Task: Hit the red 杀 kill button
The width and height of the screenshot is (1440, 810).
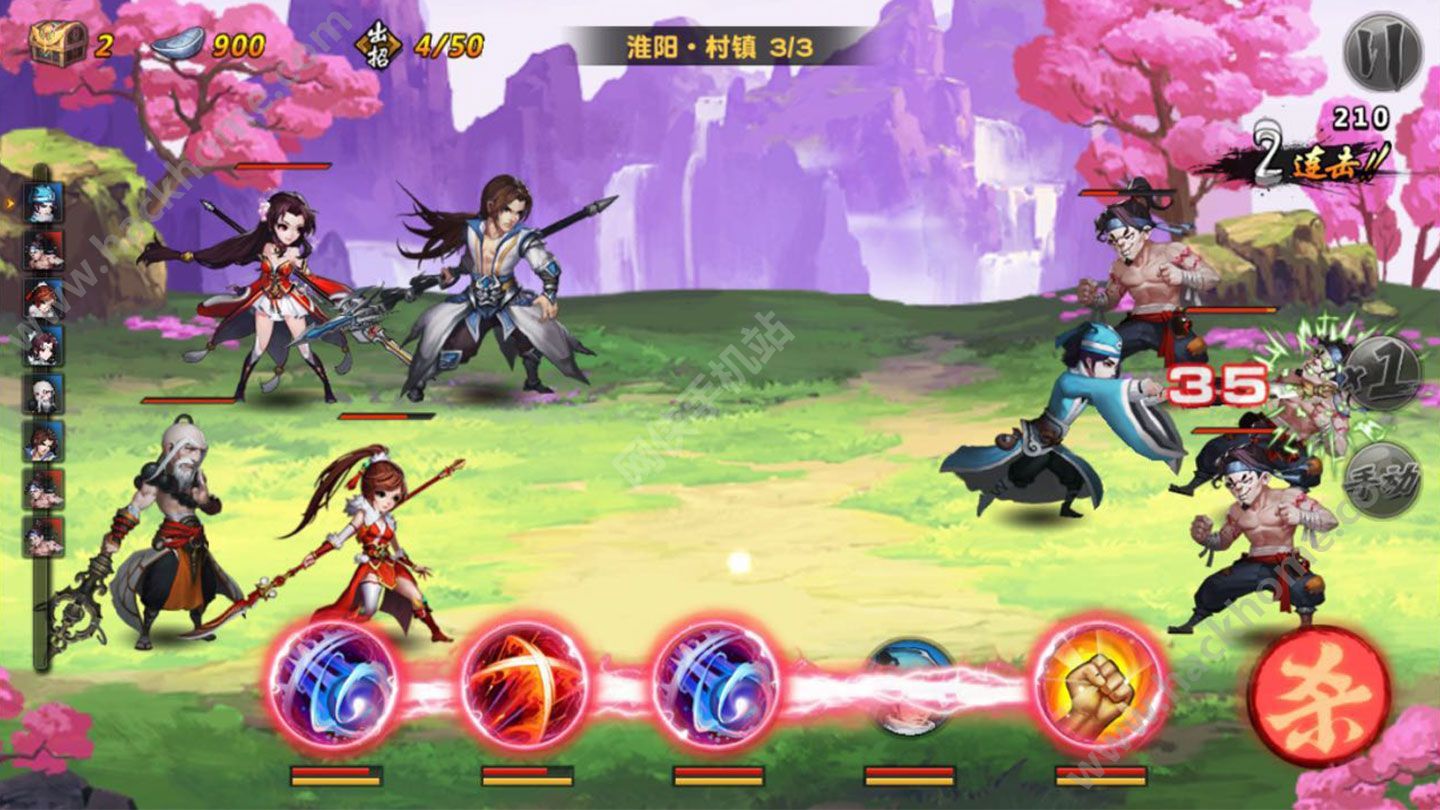Action: 1319,697
